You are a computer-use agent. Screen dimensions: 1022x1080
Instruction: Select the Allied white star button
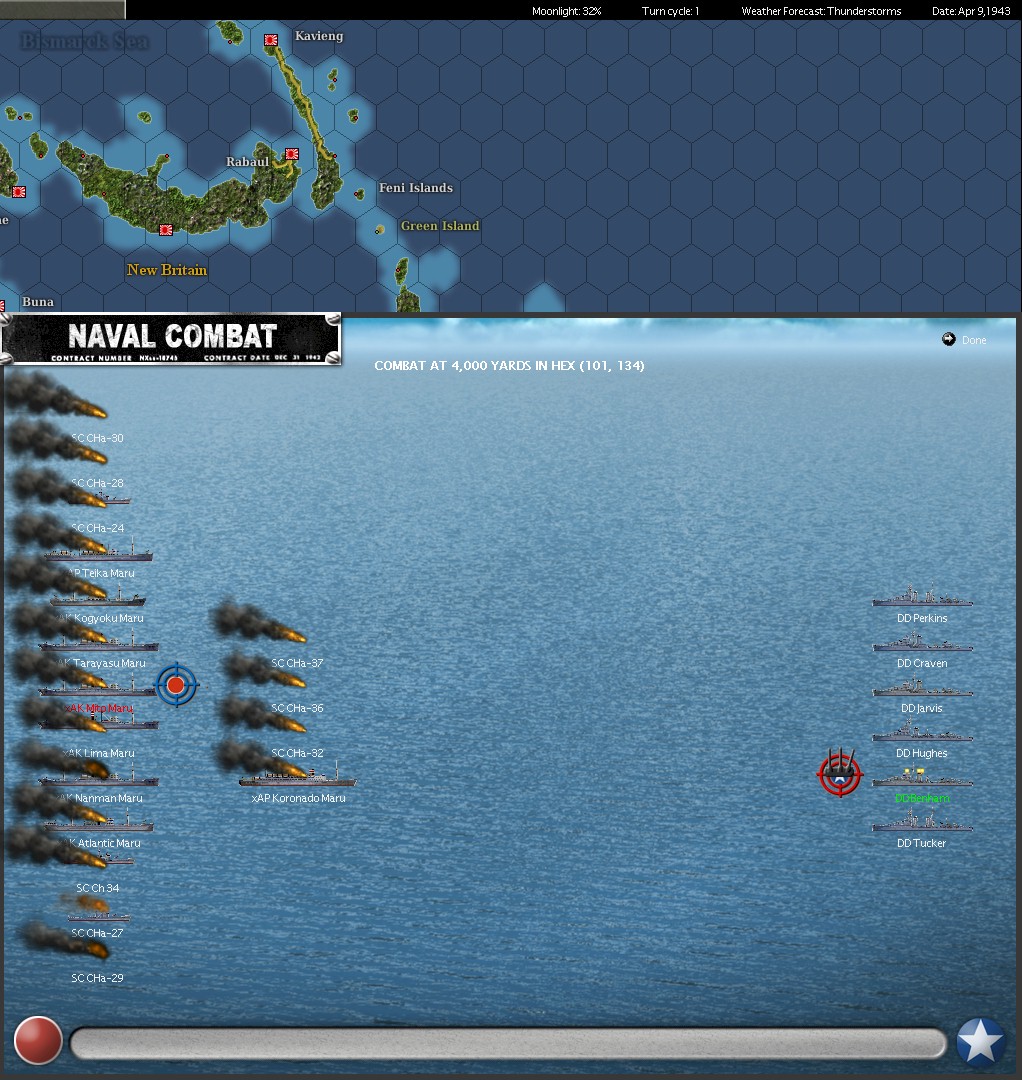[x=980, y=1042]
